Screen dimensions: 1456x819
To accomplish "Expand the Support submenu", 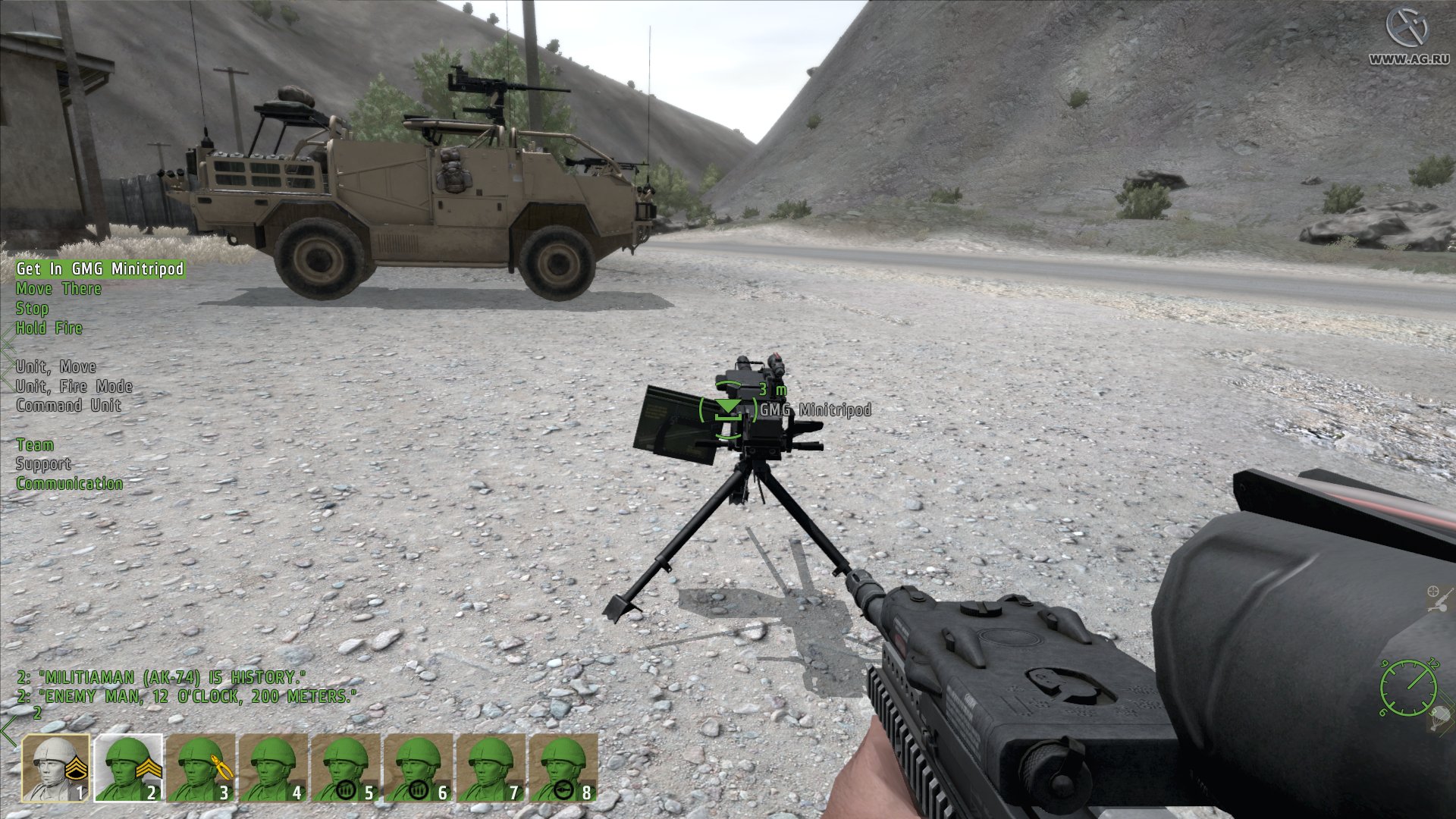I will click(x=42, y=464).
